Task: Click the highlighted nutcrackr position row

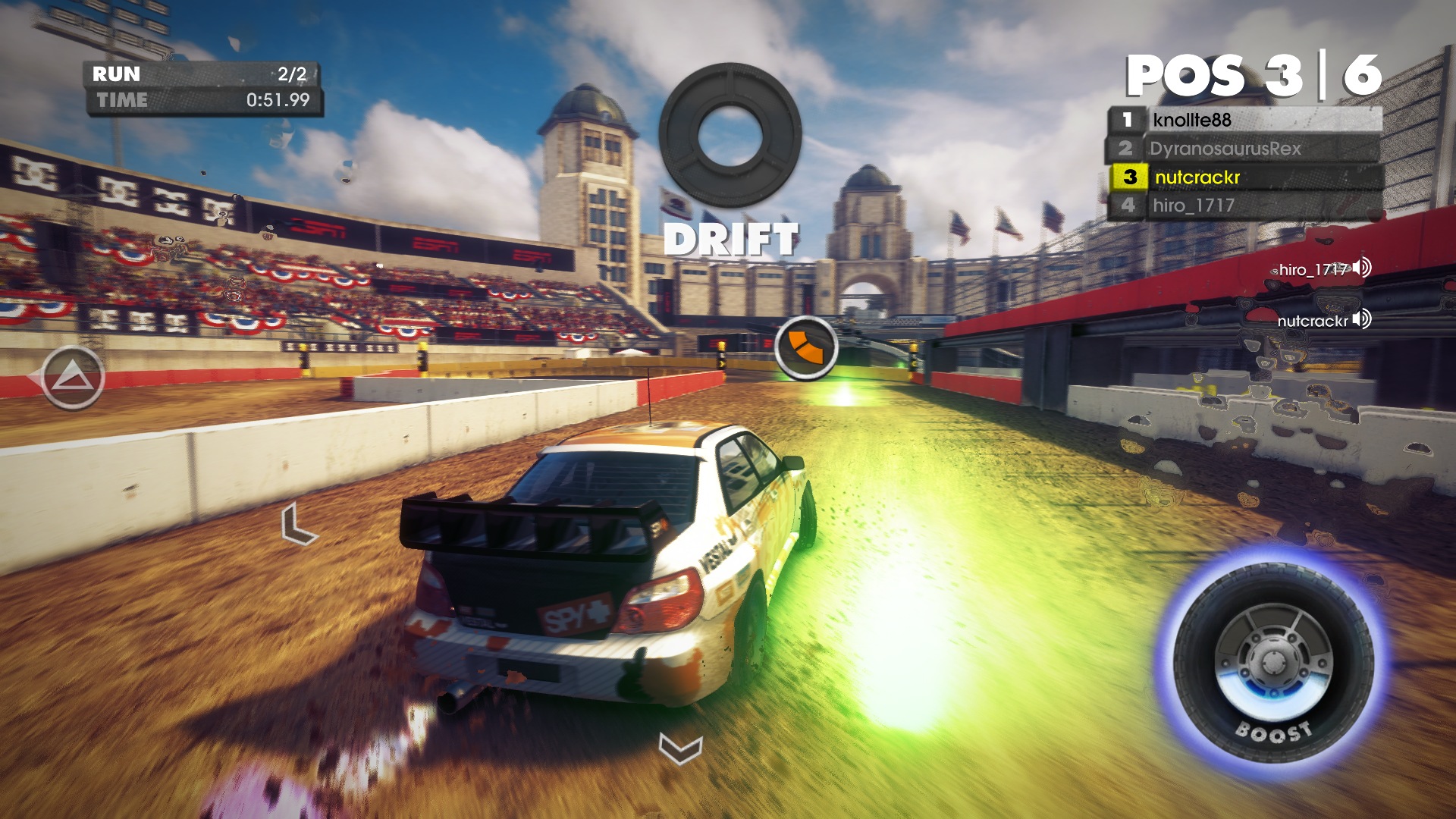Action: (x=1244, y=177)
